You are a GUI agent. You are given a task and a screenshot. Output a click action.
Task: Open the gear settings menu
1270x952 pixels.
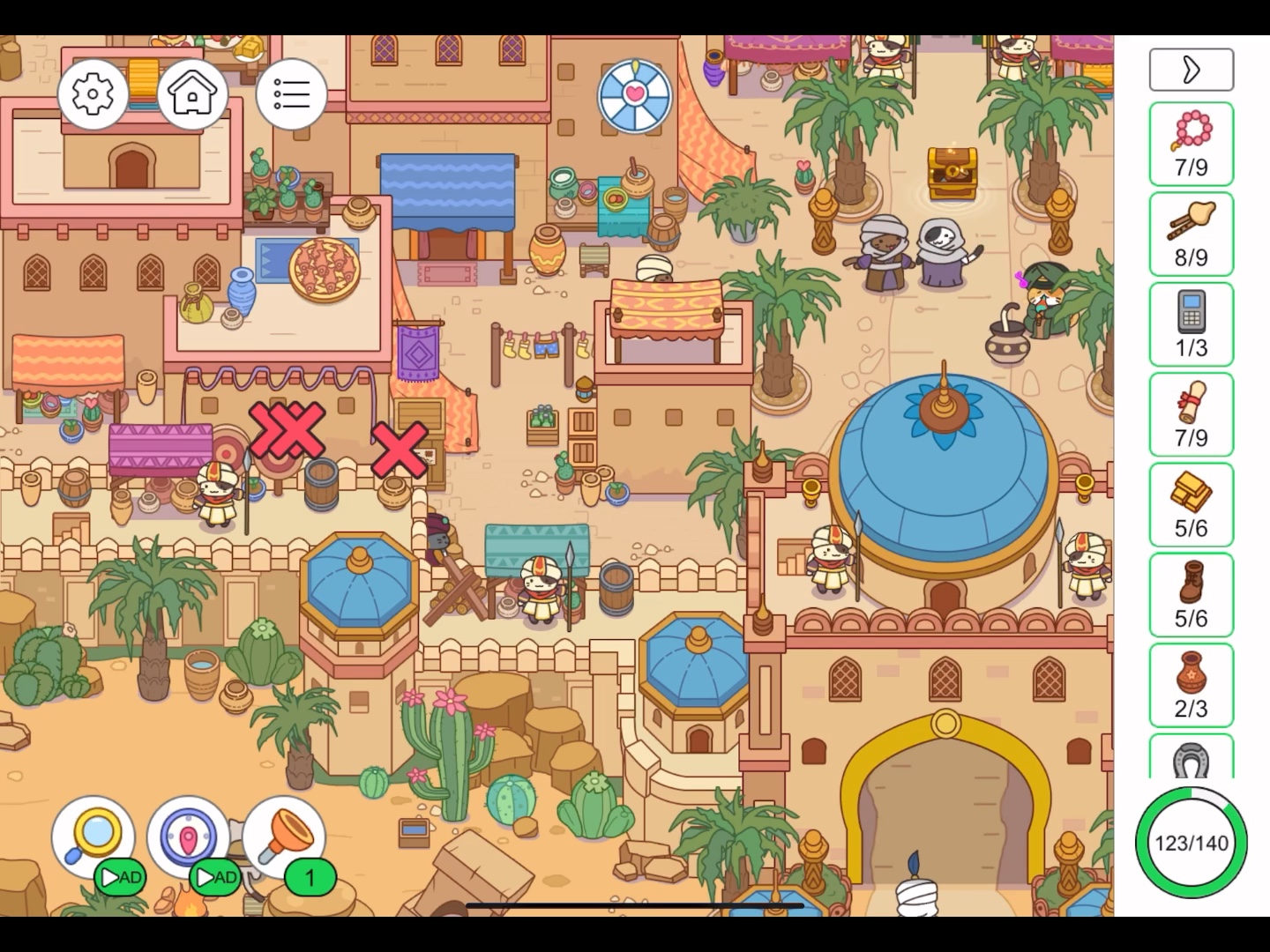93,93
